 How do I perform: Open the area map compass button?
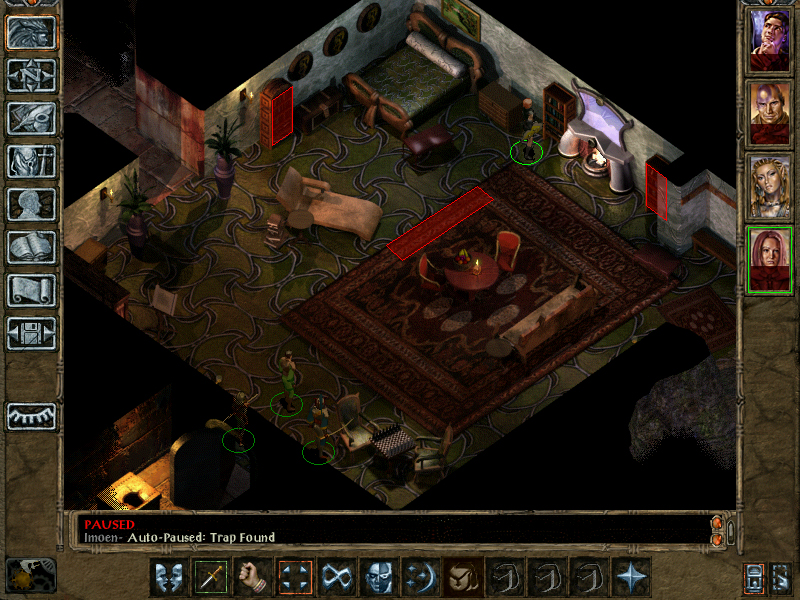tap(31, 75)
